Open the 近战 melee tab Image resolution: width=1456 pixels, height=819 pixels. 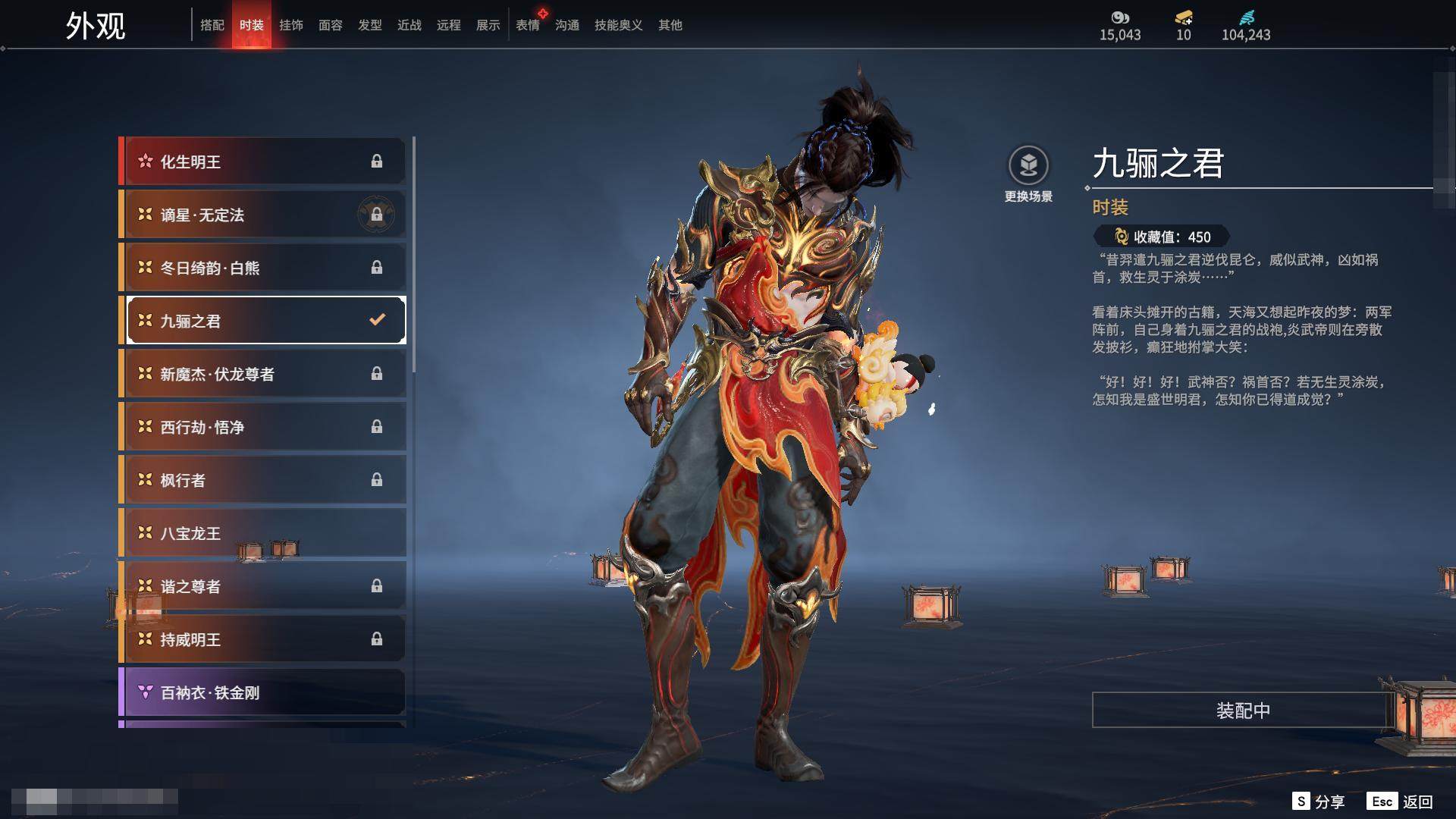(x=409, y=25)
